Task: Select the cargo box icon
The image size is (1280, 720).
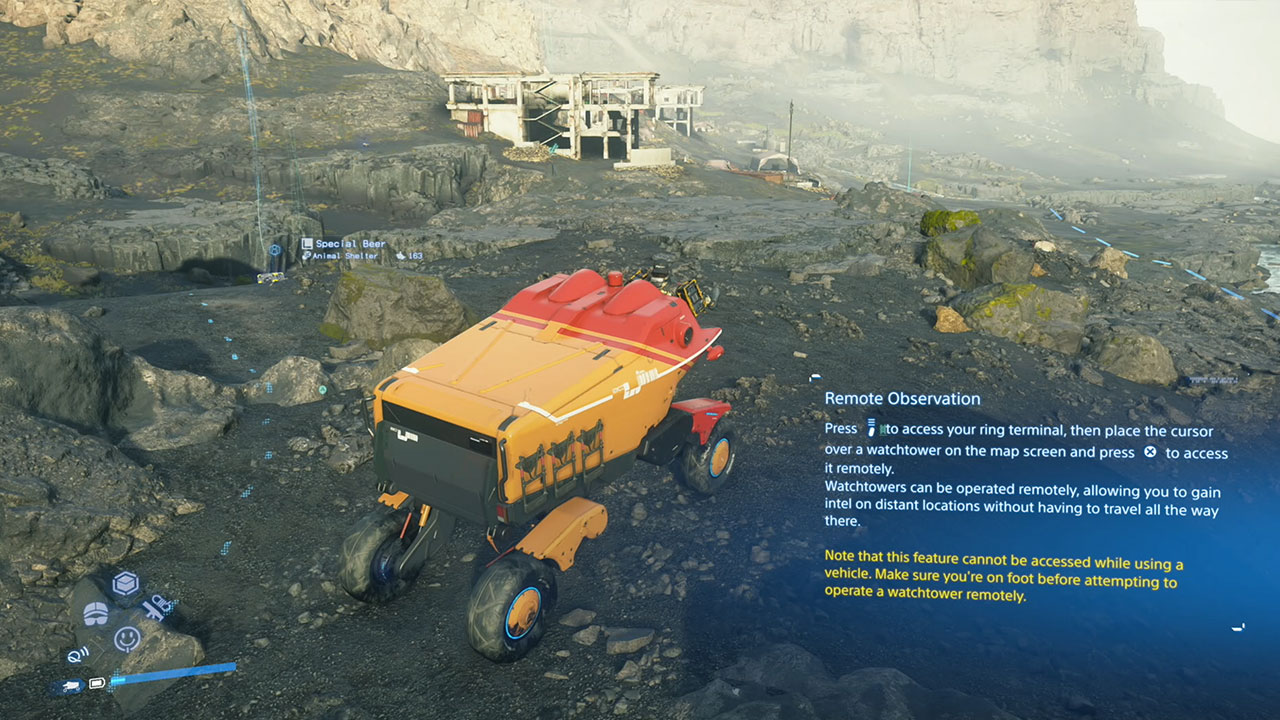Action: [125, 584]
